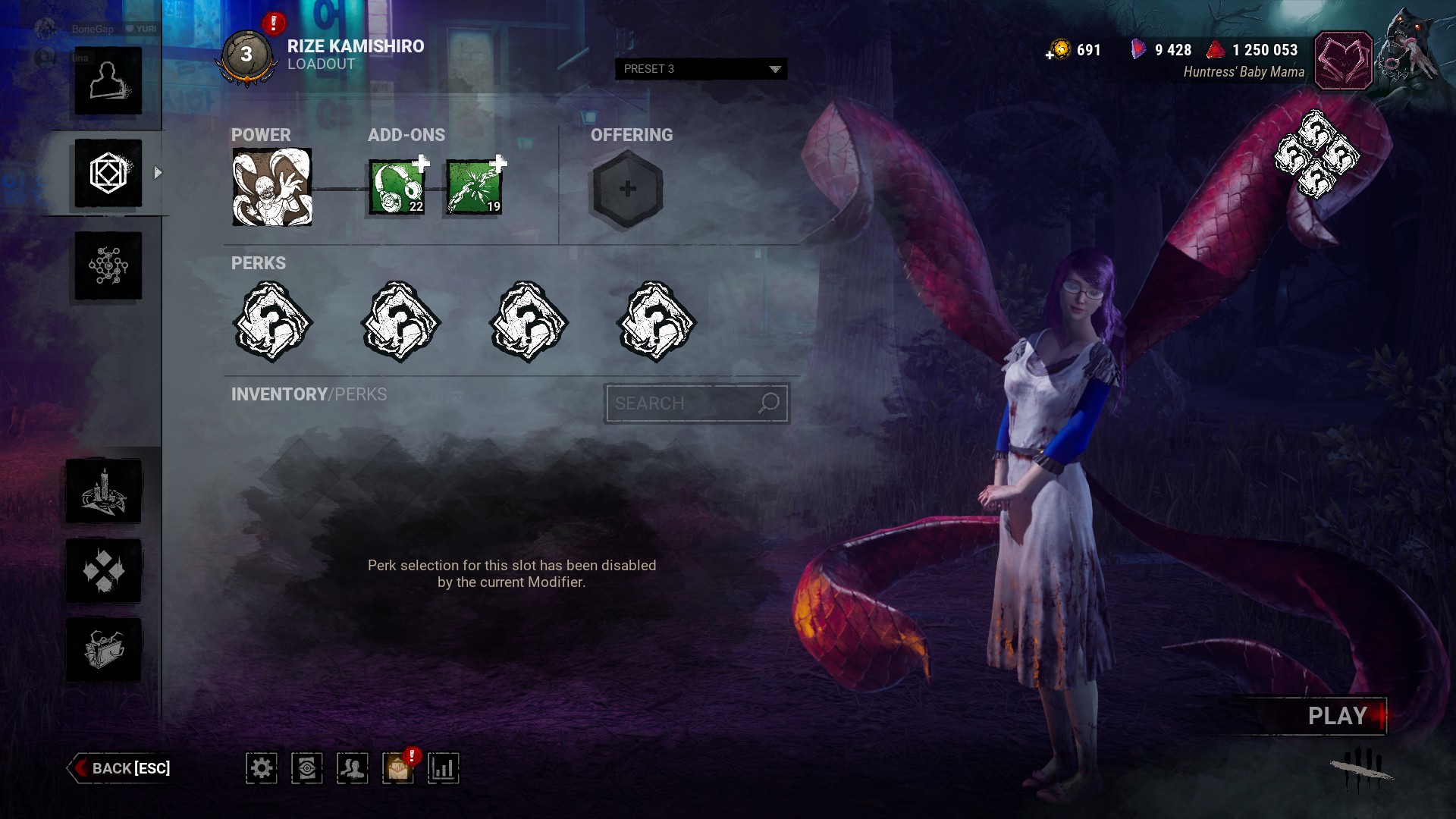This screenshot has height=819, width=1456.
Task: Show the statistics bar chart icon
Action: tap(444, 768)
